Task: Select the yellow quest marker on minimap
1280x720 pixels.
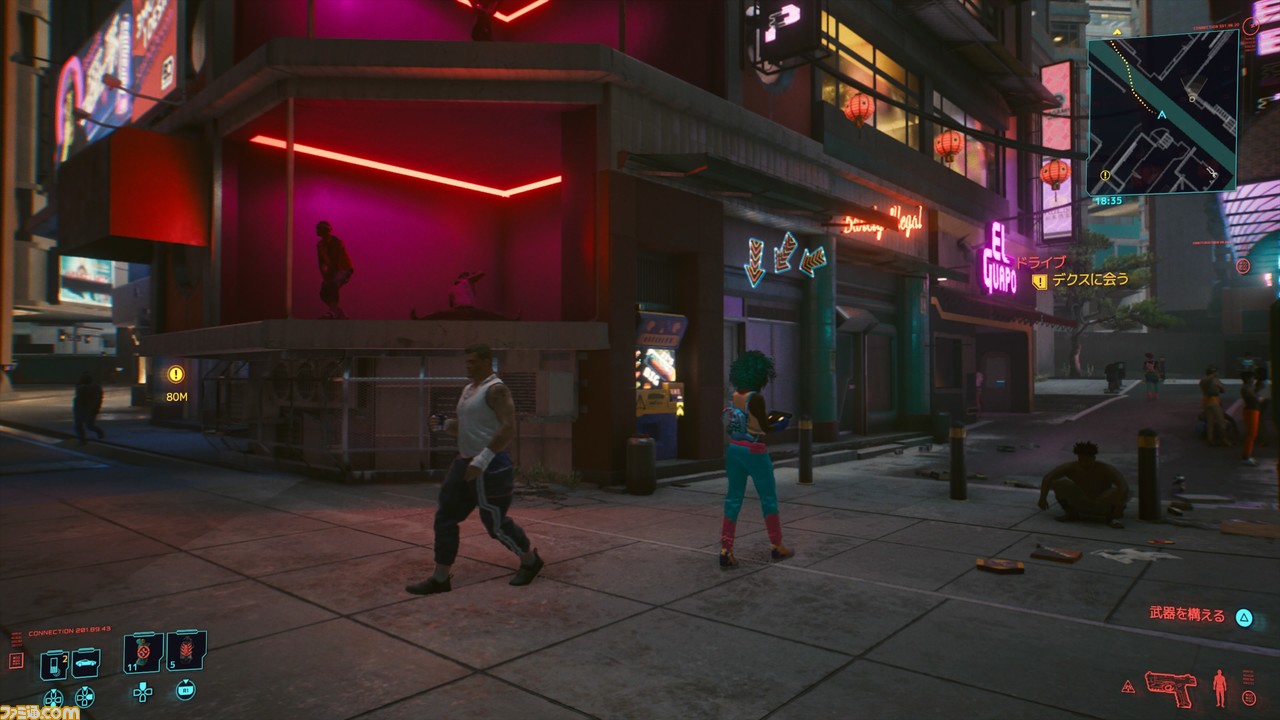Action: 1104,175
